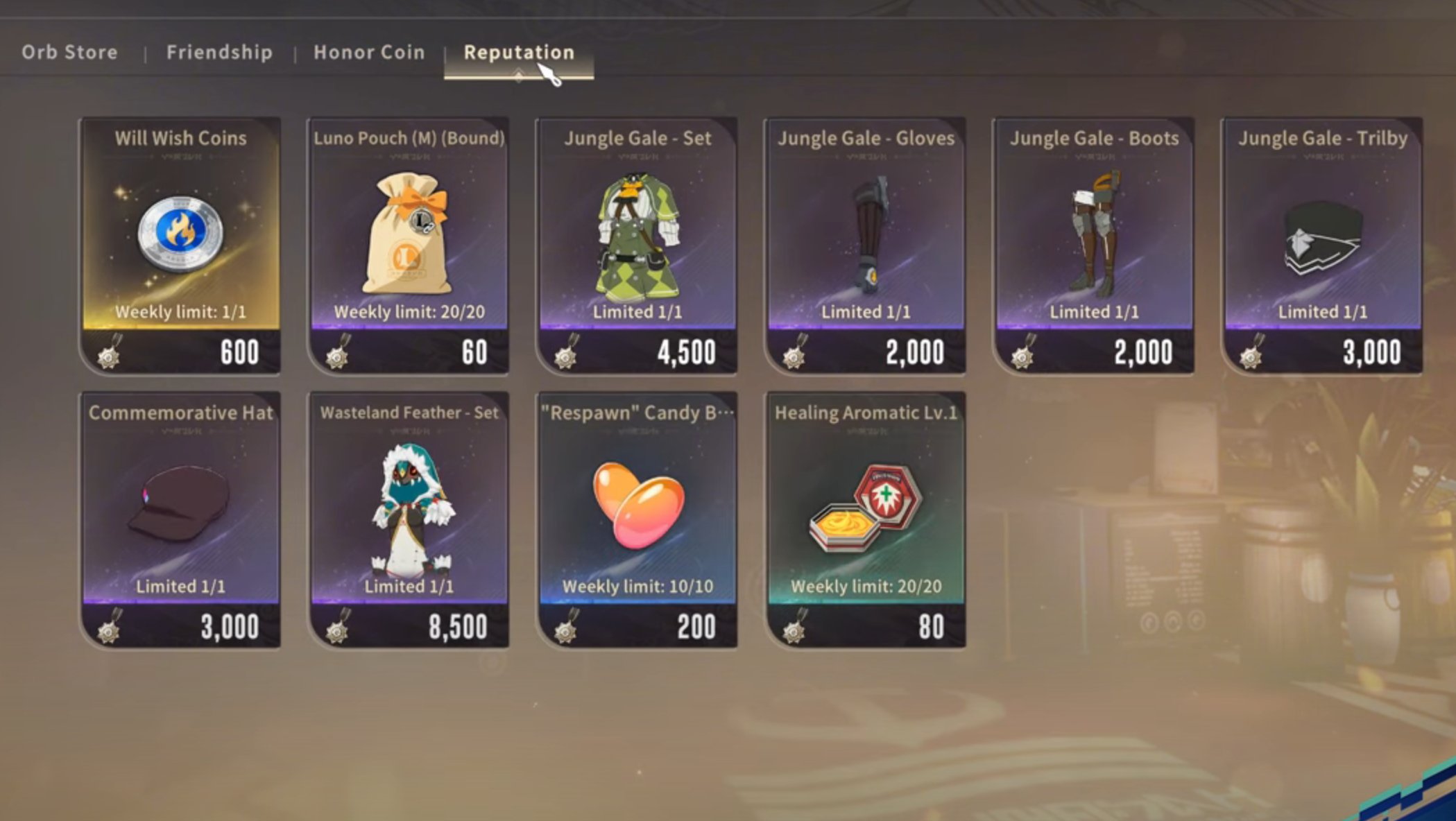Open the Friendship shop tab
Image resolution: width=1456 pixels, height=821 pixels.
point(219,53)
